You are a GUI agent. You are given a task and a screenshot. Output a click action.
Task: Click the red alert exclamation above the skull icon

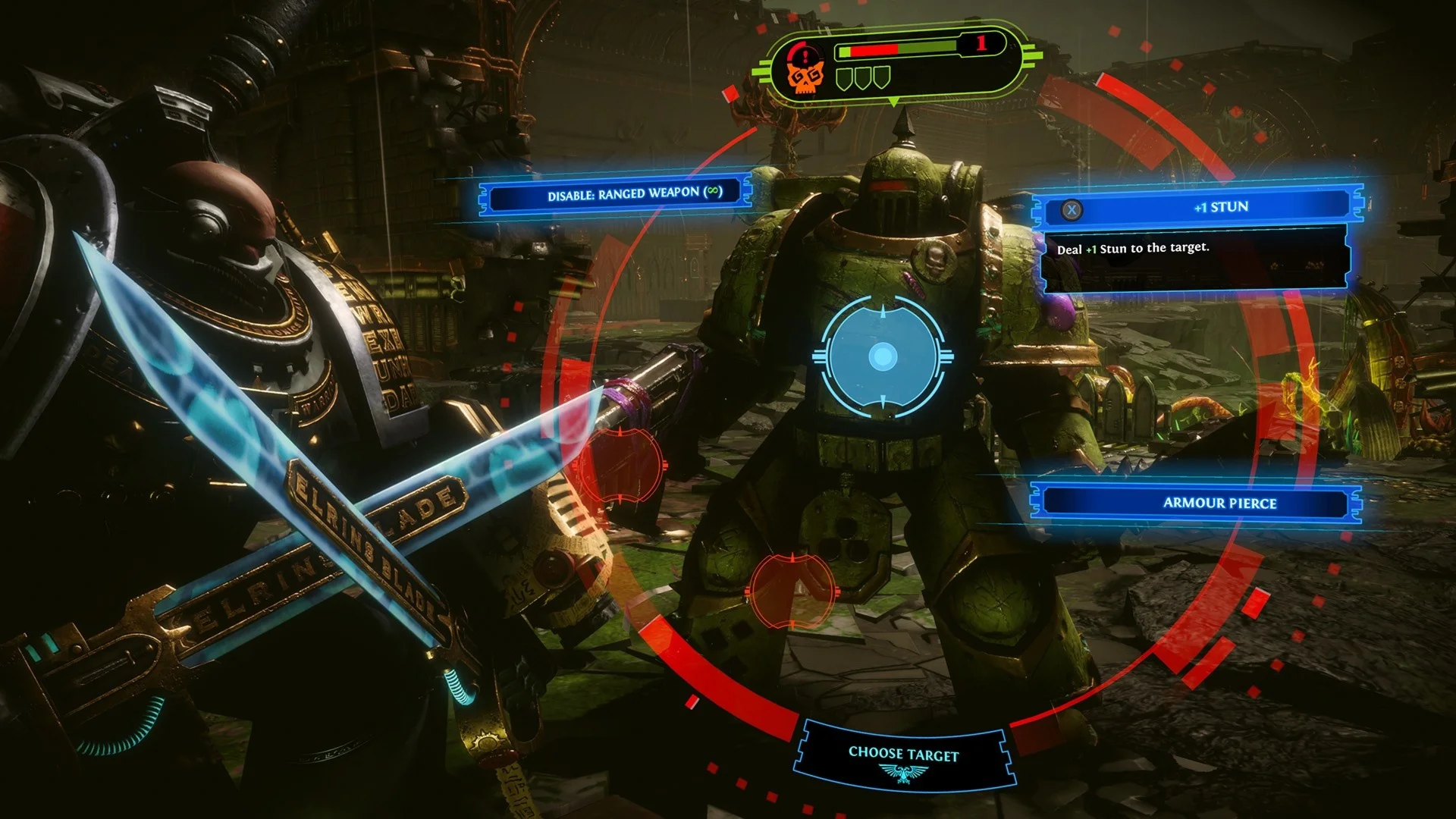click(x=805, y=55)
